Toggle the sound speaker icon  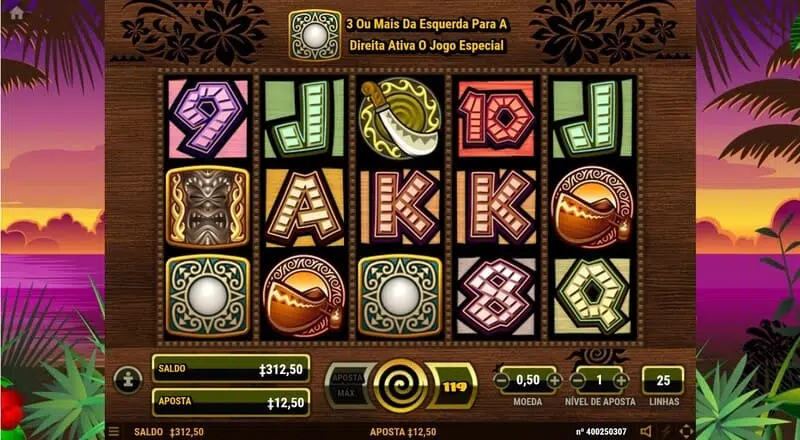coord(645,432)
